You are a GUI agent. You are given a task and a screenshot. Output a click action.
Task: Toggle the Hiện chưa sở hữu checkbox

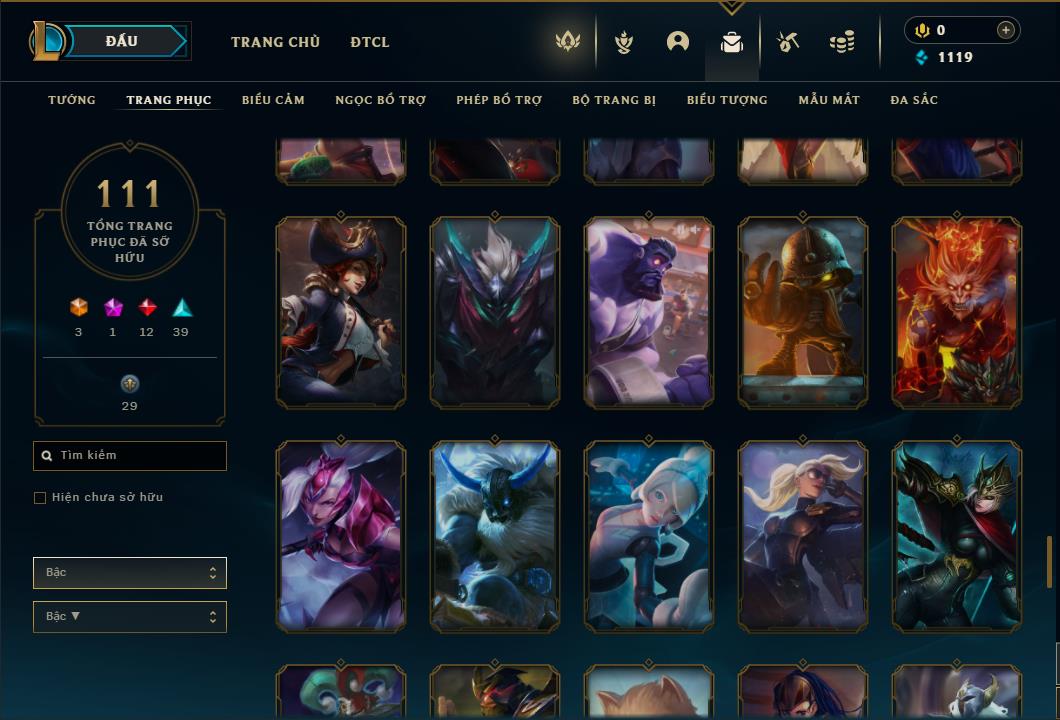pos(40,498)
